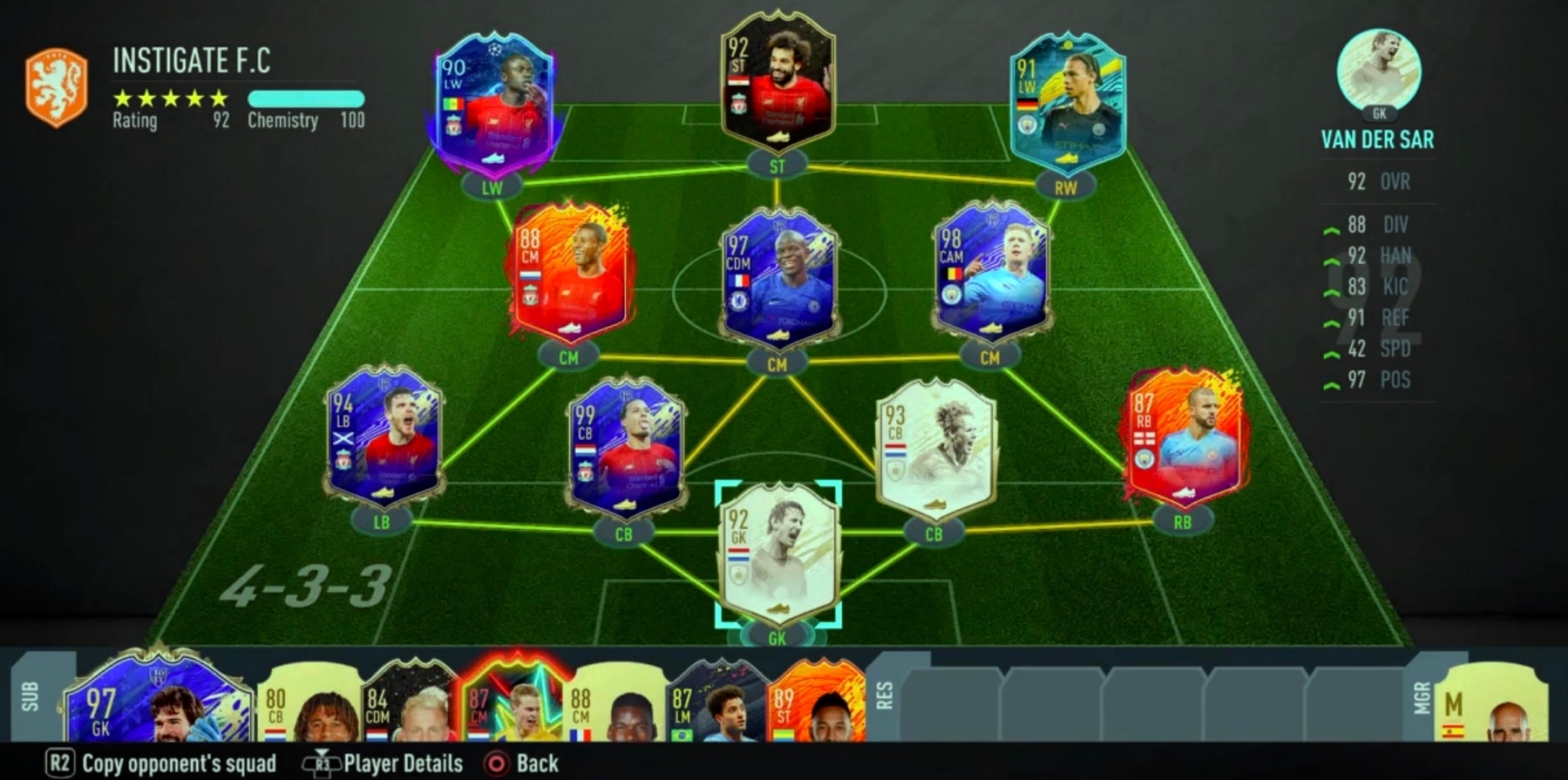Open Player Details
Image resolution: width=1568 pixels, height=780 pixels.
pos(392,762)
